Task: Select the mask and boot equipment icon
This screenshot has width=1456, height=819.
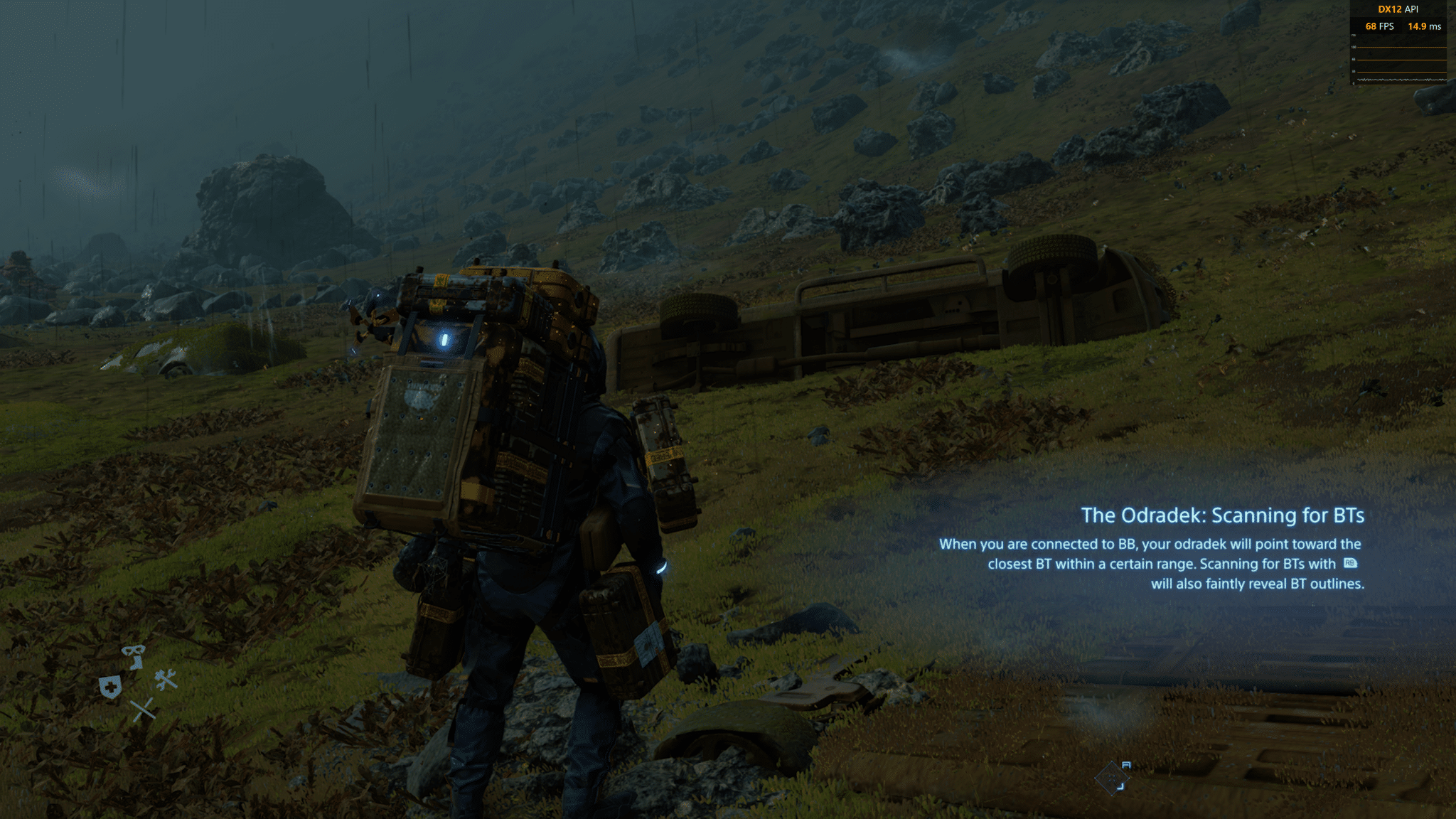Action: pos(133,655)
